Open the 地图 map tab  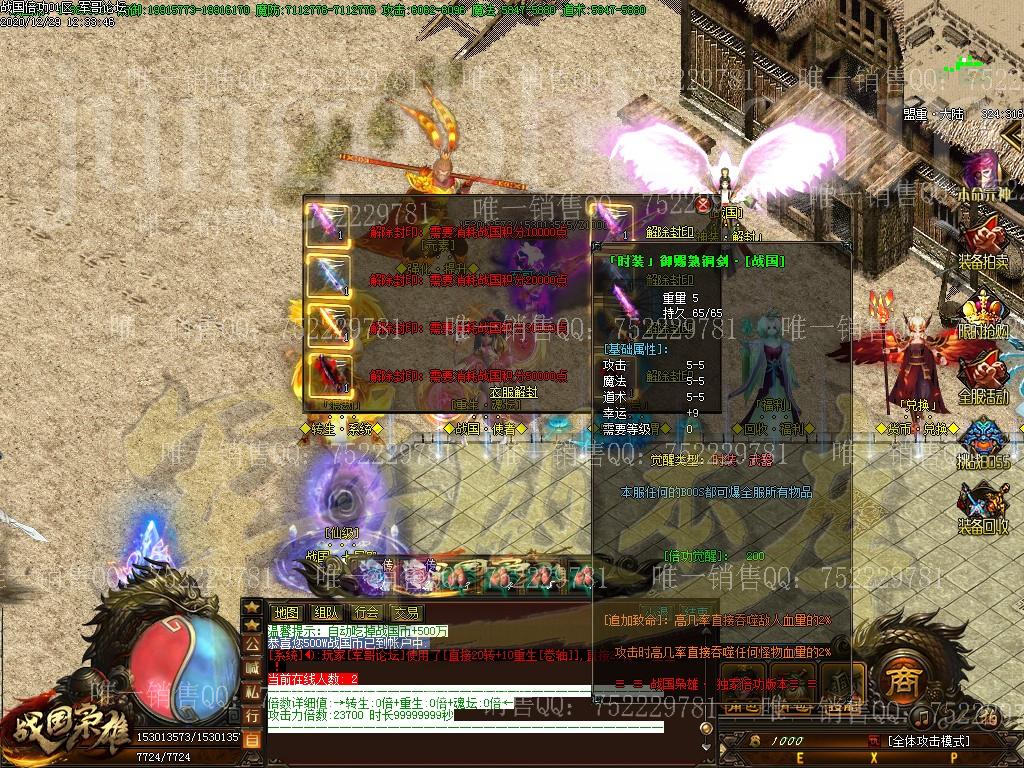point(286,612)
